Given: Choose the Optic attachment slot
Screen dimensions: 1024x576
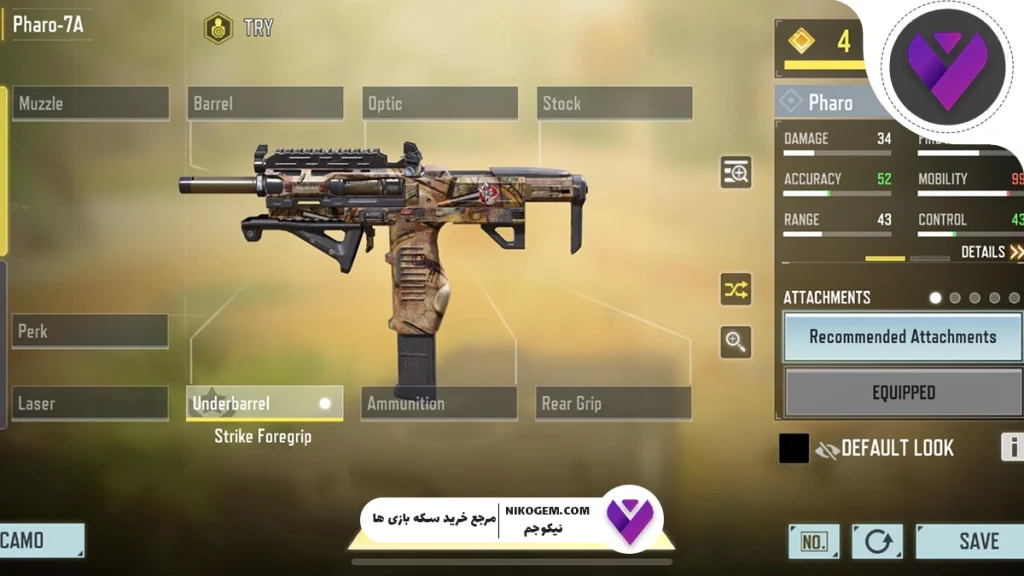Looking at the screenshot, I should click(x=439, y=103).
